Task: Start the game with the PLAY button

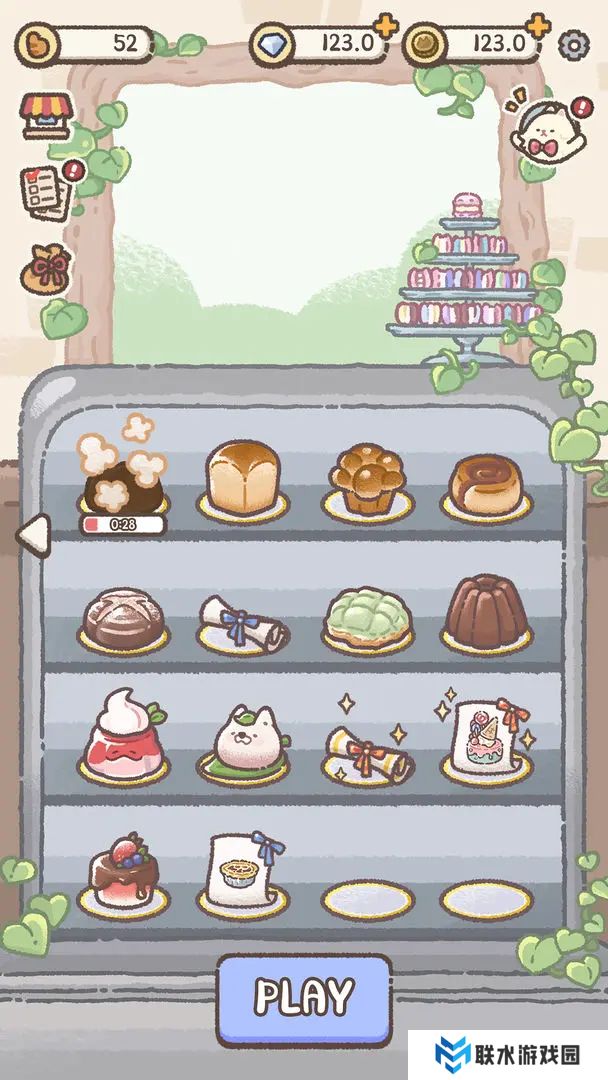Action: click(304, 996)
